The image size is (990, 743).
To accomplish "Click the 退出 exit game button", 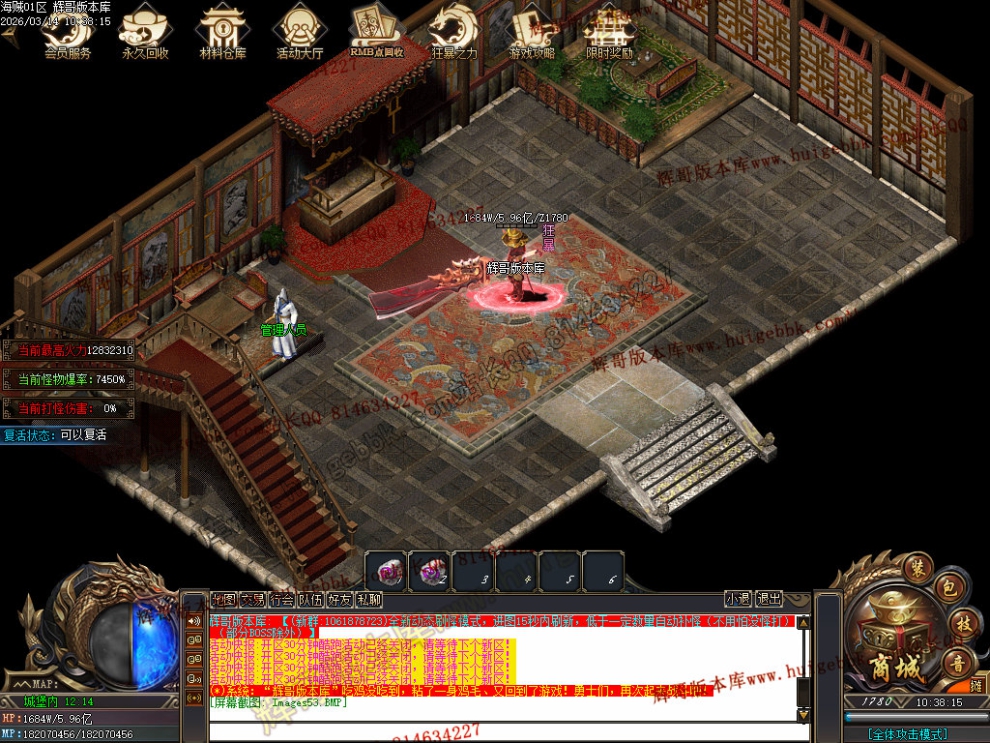I will pos(769,599).
